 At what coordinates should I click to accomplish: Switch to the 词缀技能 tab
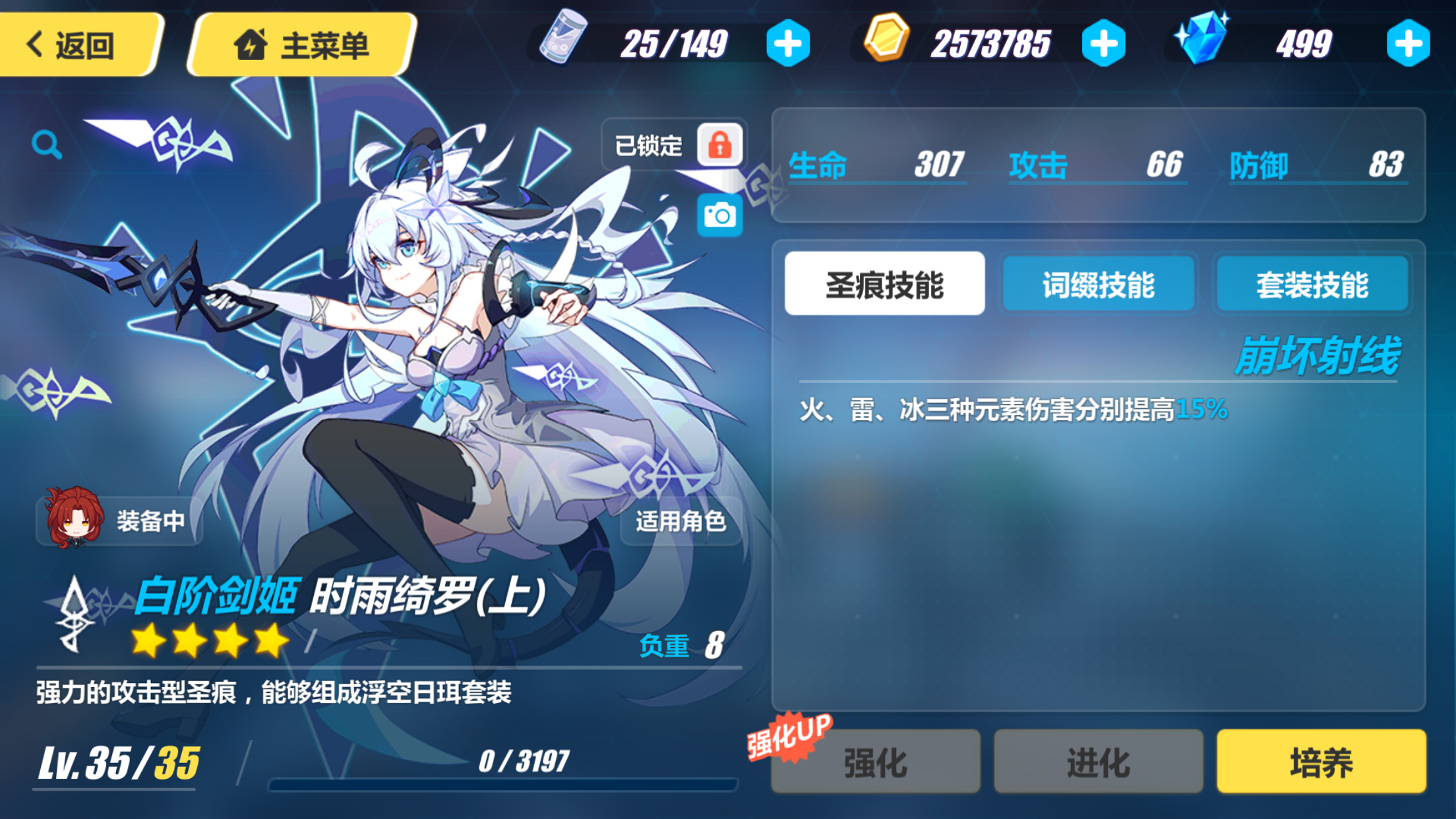(x=1098, y=283)
